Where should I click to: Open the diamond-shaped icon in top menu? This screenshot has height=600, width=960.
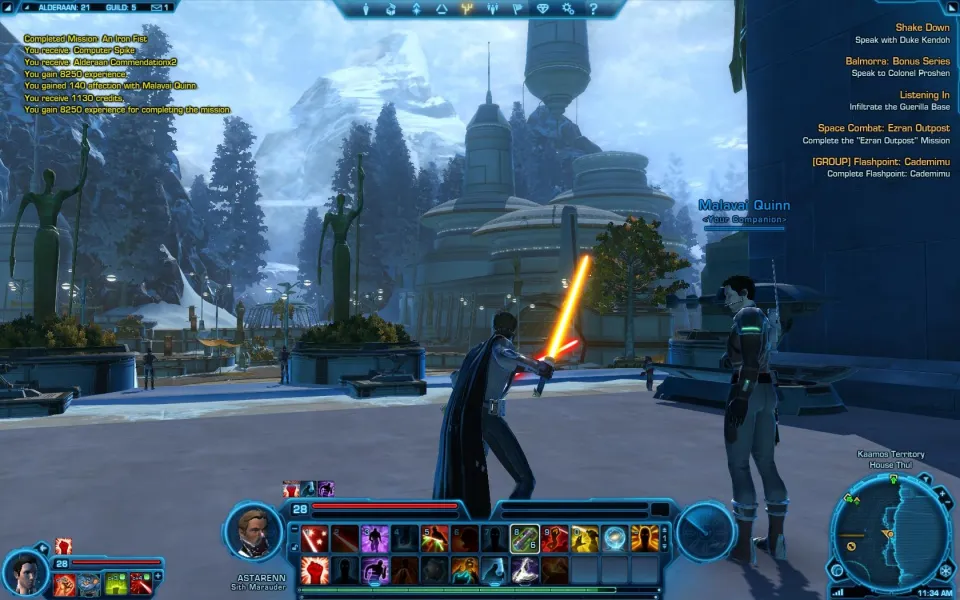[x=543, y=9]
